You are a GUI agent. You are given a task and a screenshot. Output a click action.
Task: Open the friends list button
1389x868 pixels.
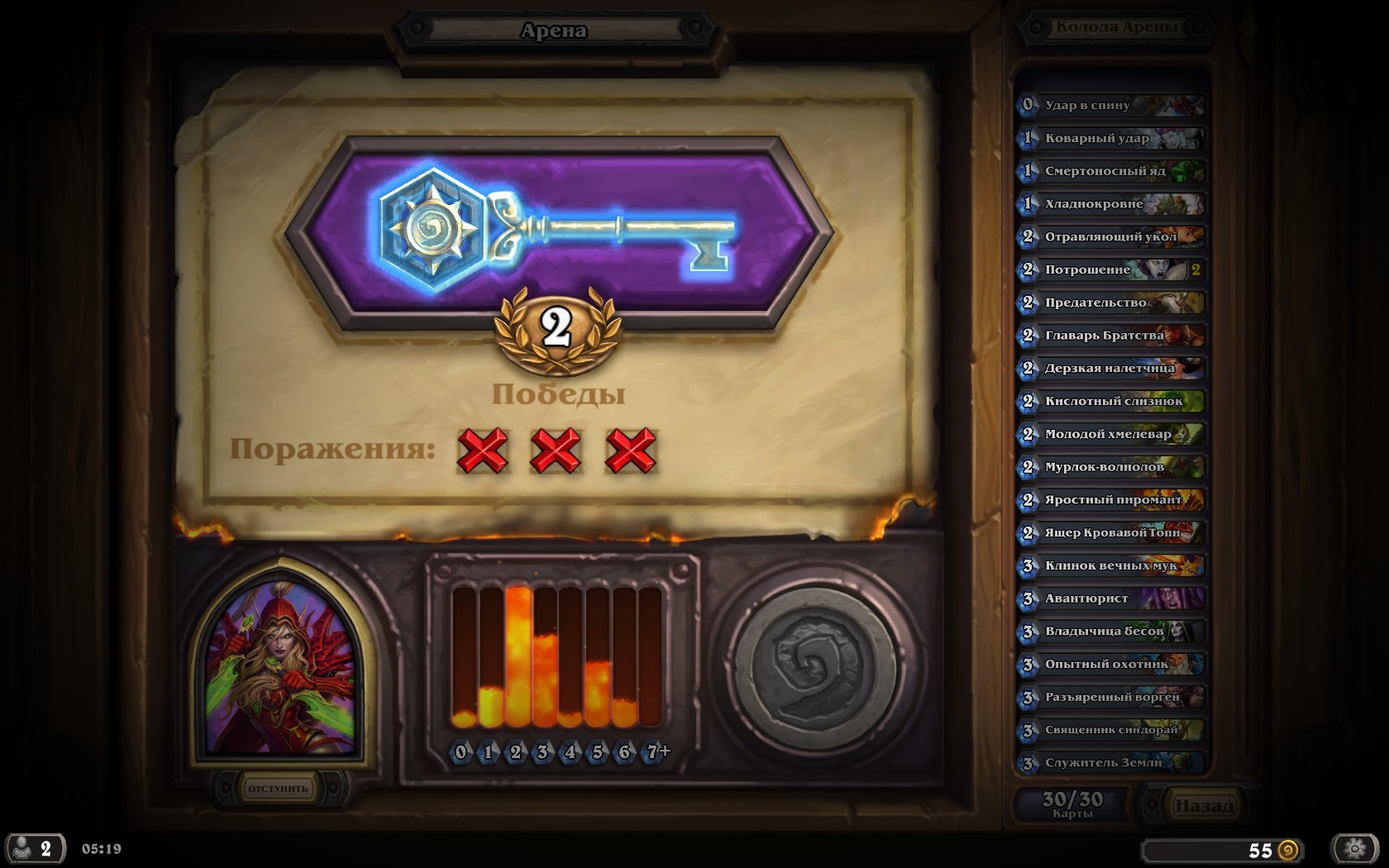point(34,848)
